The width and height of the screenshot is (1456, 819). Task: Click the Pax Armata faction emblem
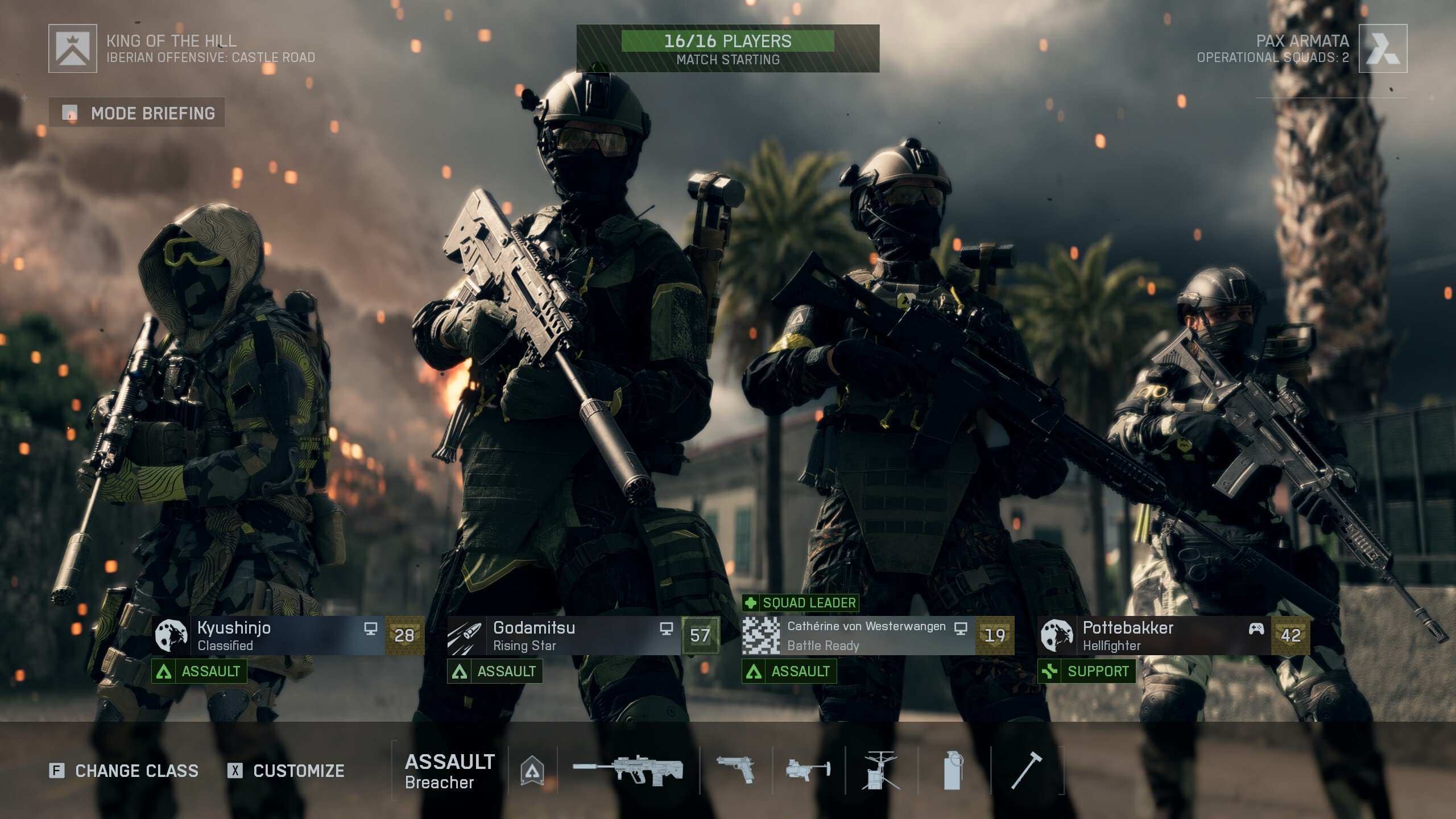(1383, 48)
